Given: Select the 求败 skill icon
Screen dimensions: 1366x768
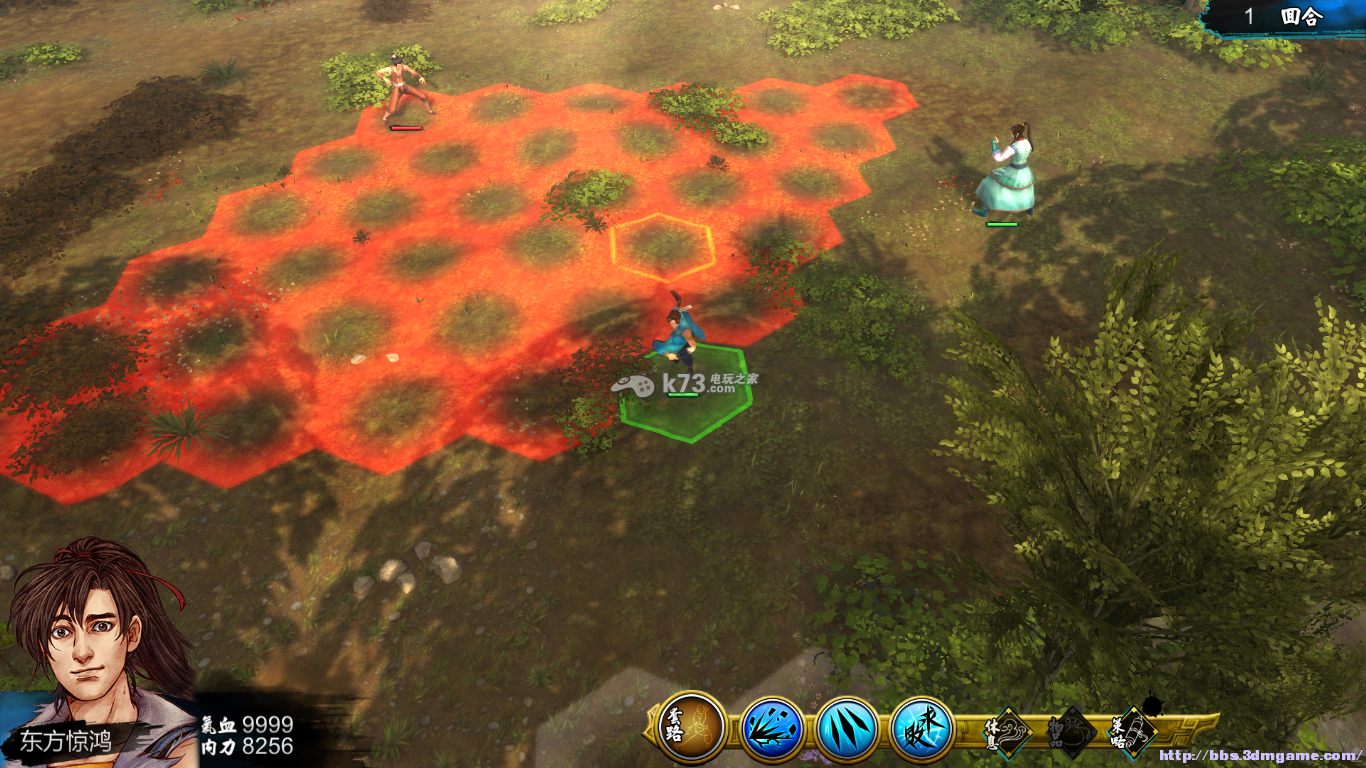Looking at the screenshot, I should (922, 728).
